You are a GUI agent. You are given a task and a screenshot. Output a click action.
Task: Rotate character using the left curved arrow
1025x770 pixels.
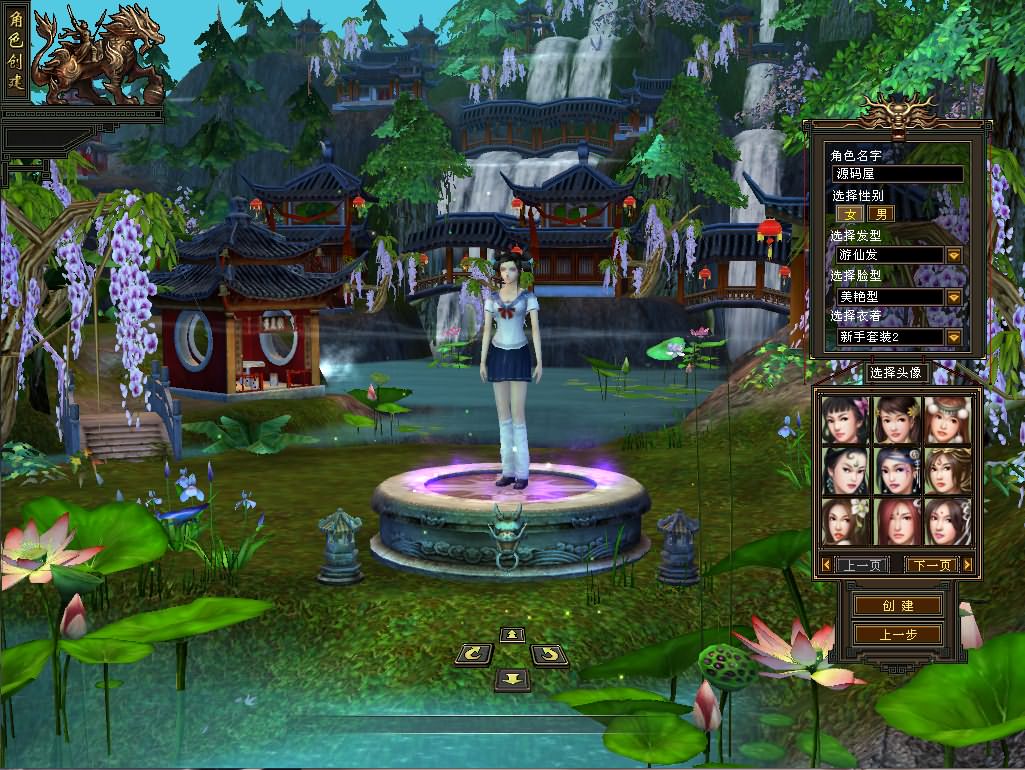pyautogui.click(x=473, y=656)
